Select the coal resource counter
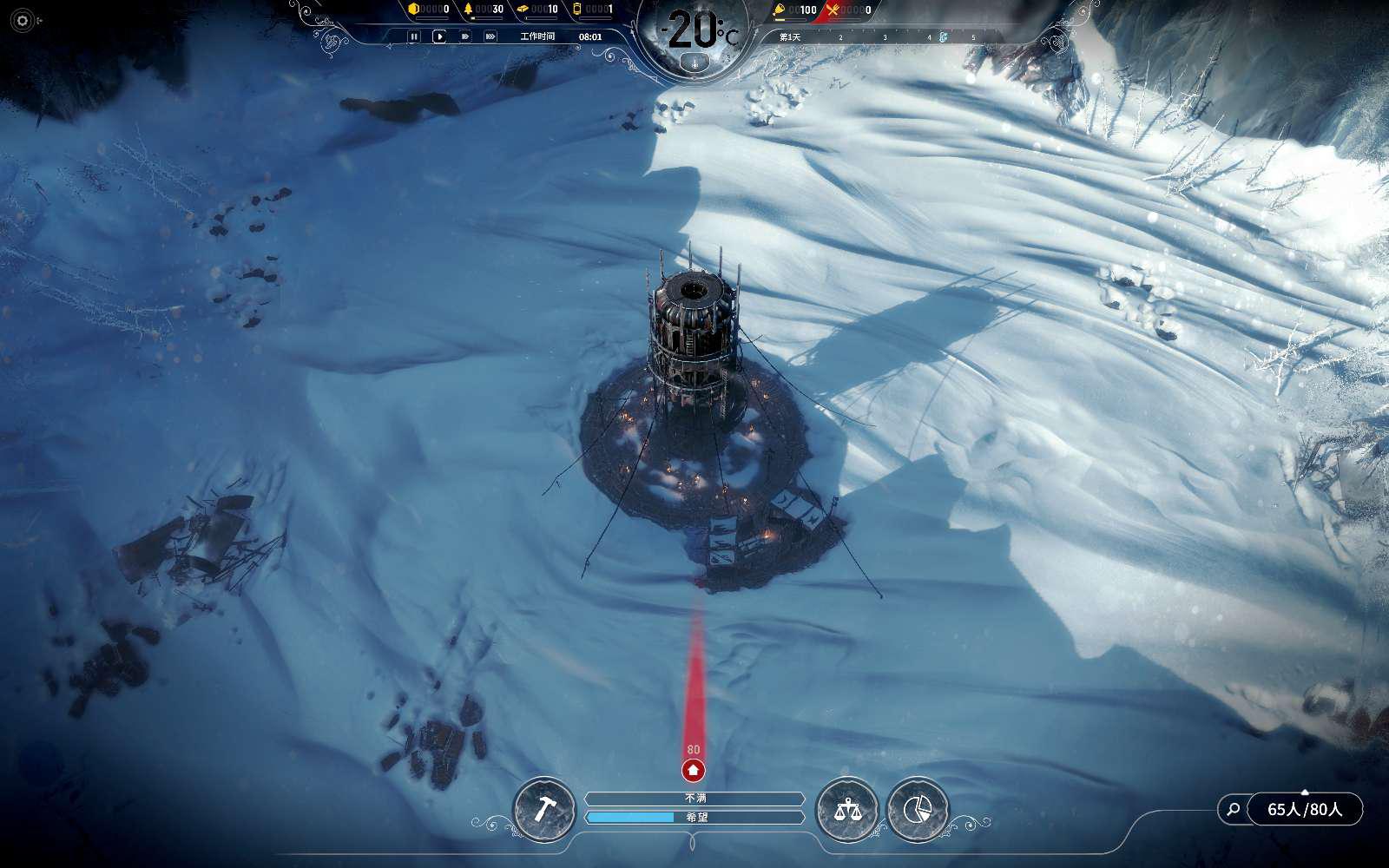The height and width of the screenshot is (868, 1389). (429, 10)
